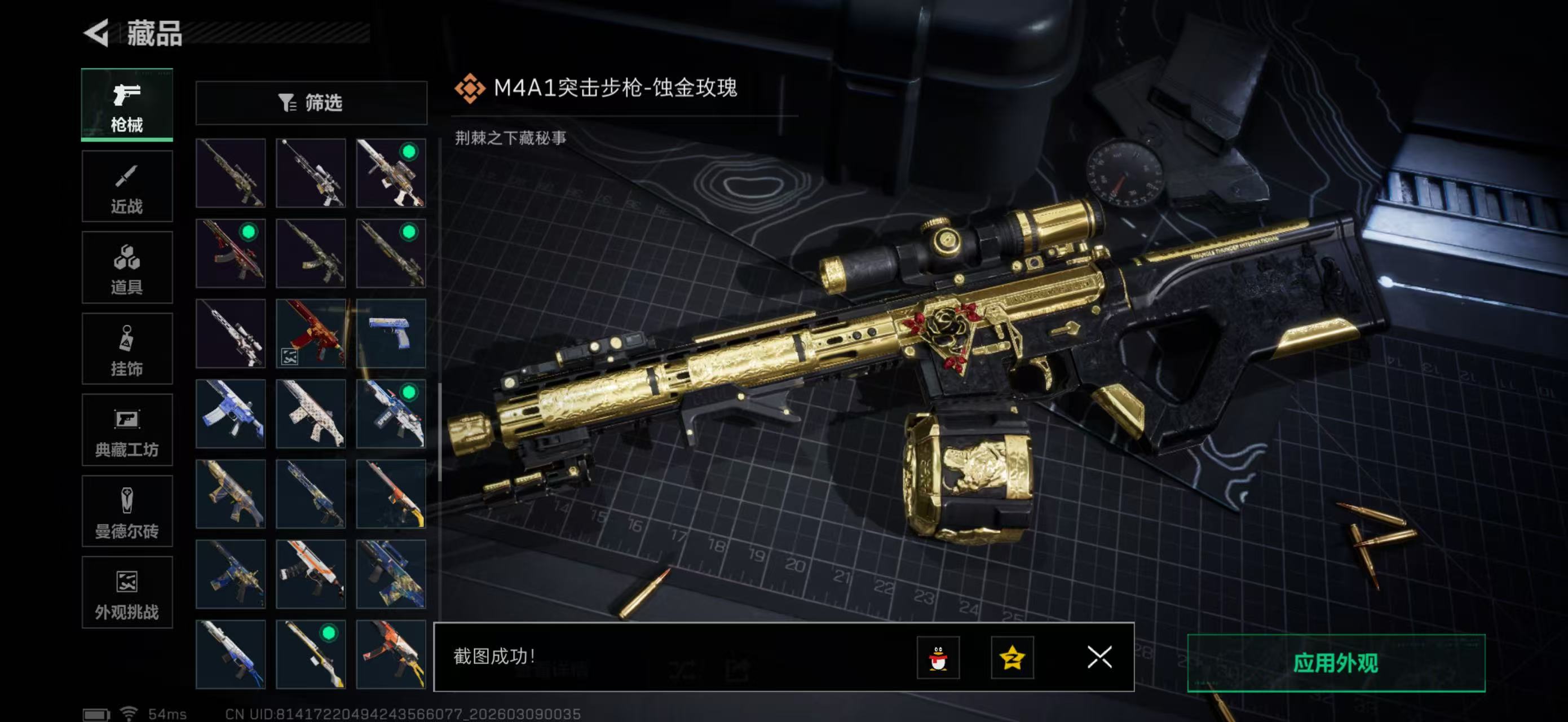The height and width of the screenshot is (722, 1568).
Task: Select the red AK skin with green dot
Action: coord(231,253)
